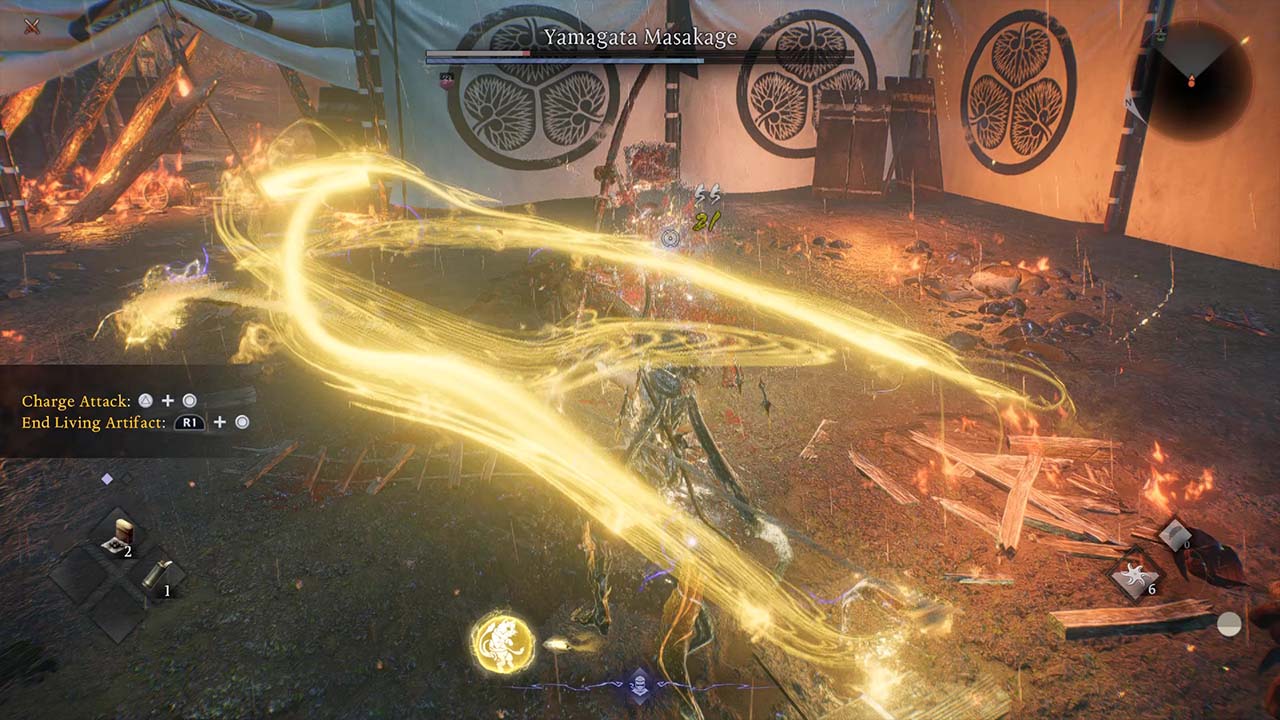Select the elixir item slot with count 2
Screen dimensions: 1280x720
123,533
